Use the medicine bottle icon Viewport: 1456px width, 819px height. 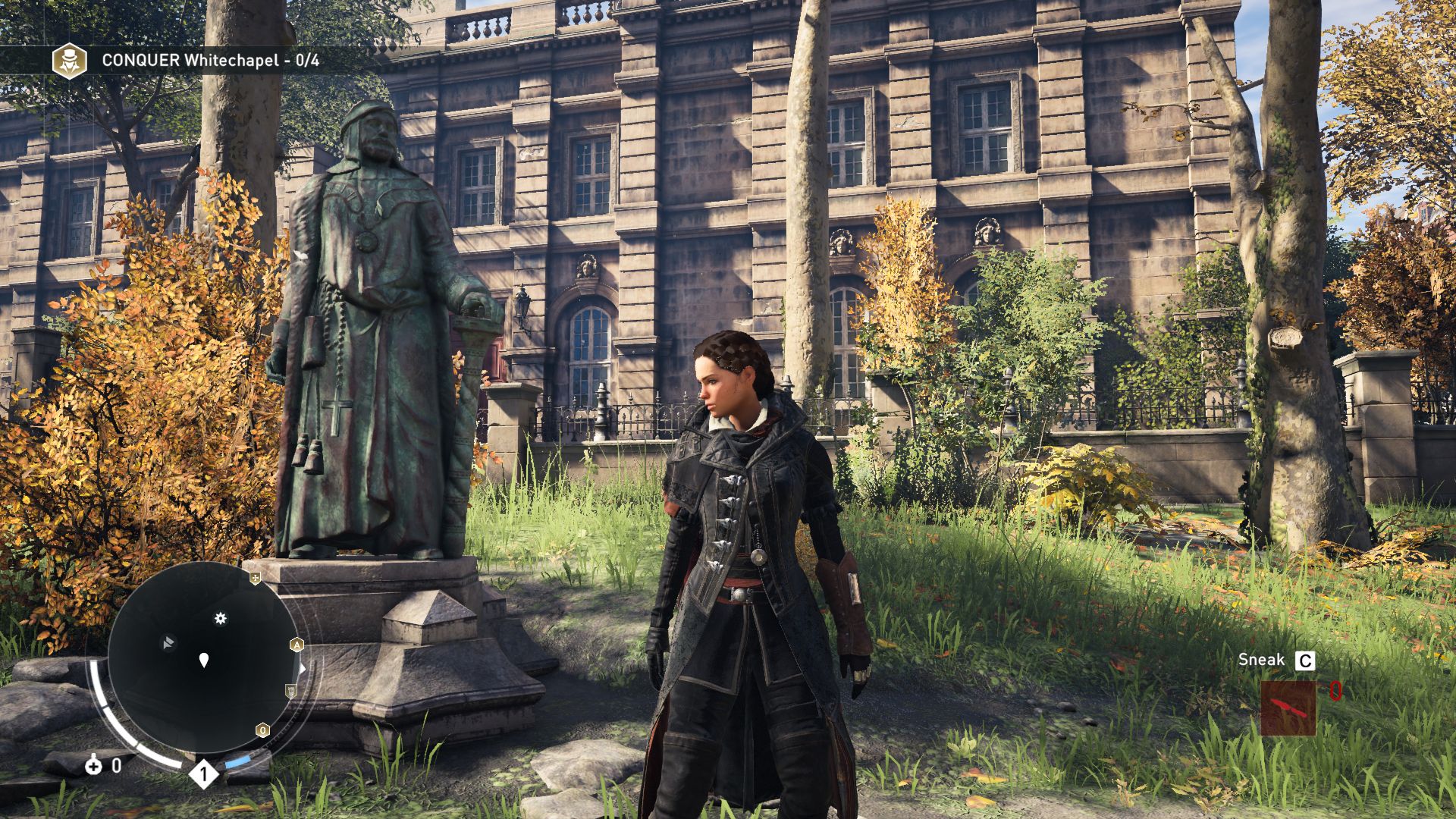(93, 765)
